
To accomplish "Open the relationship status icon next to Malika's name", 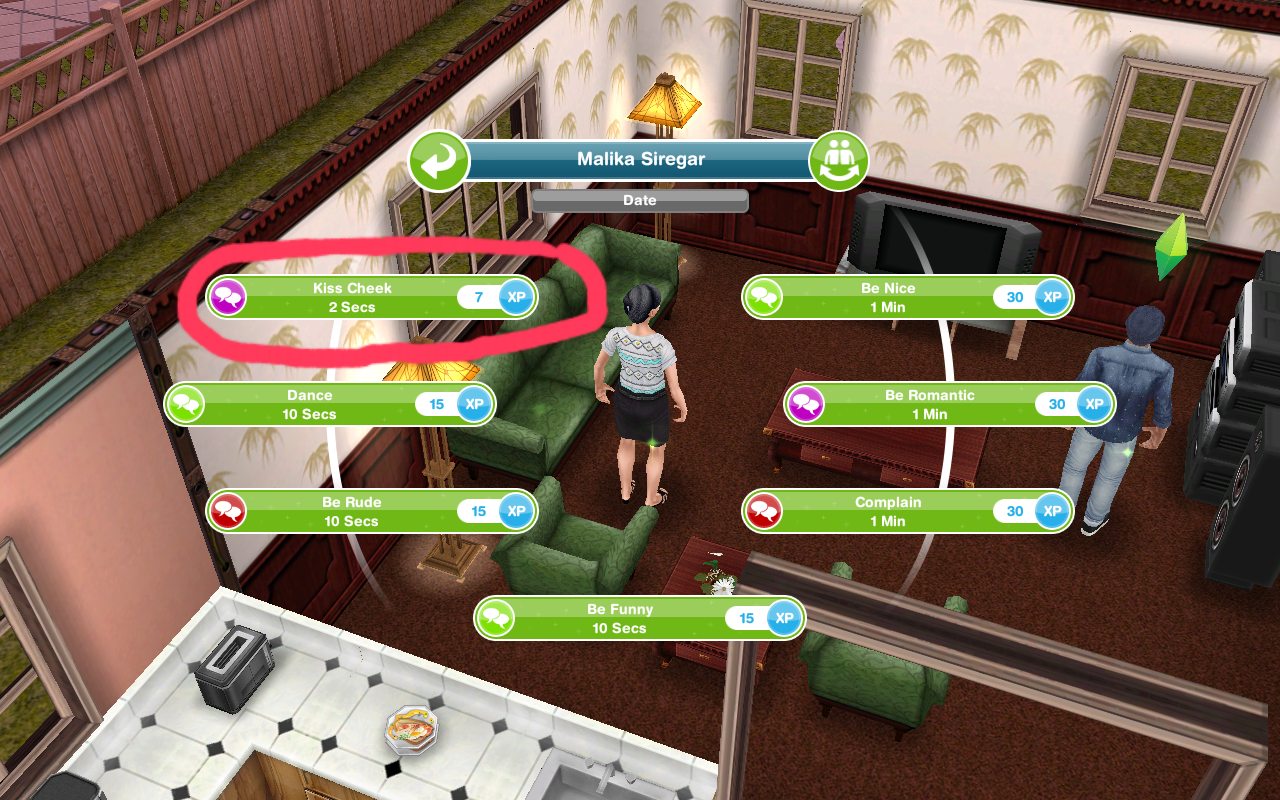I will point(840,160).
